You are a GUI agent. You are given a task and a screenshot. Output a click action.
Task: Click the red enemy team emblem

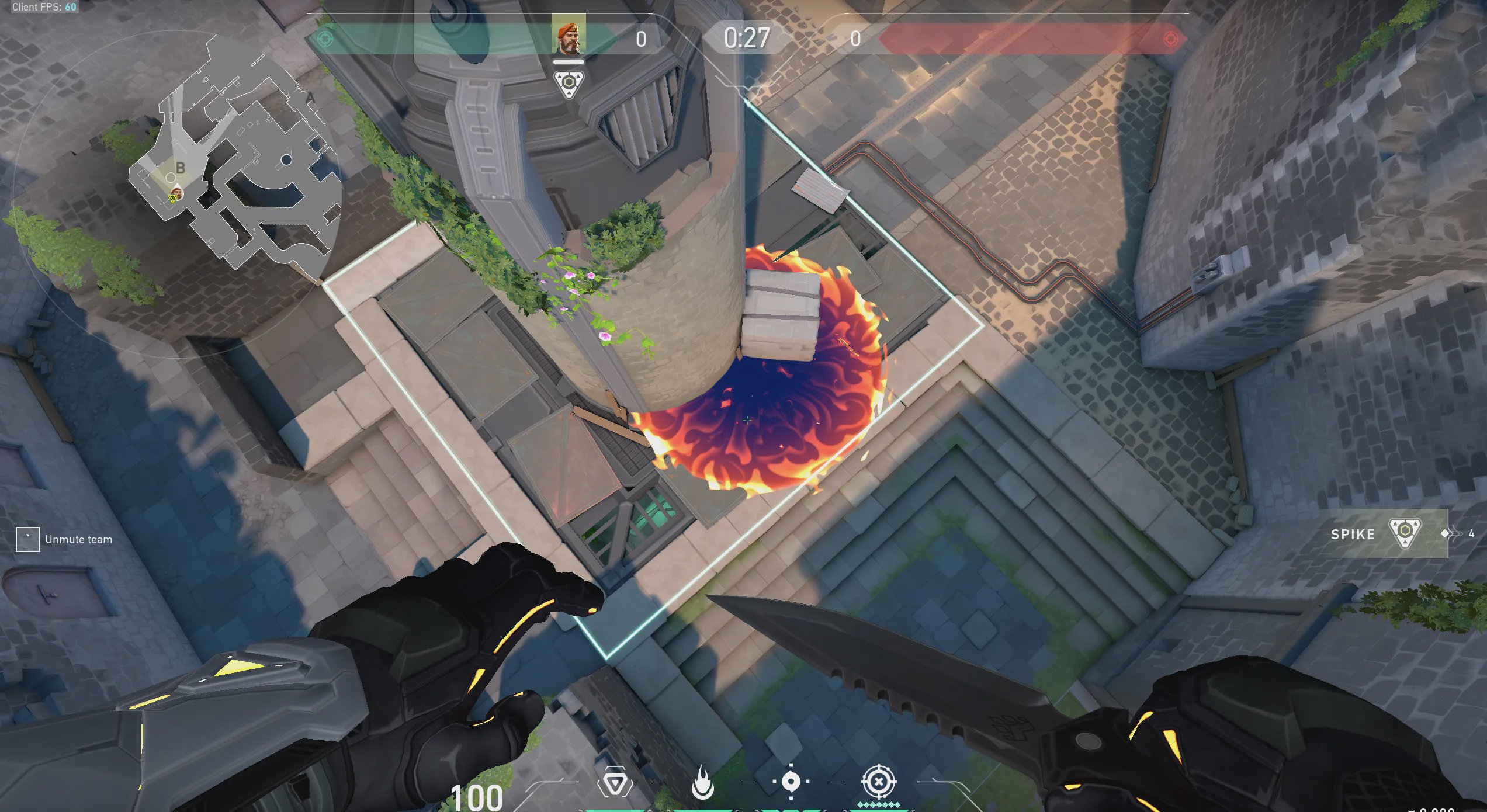click(1170, 39)
